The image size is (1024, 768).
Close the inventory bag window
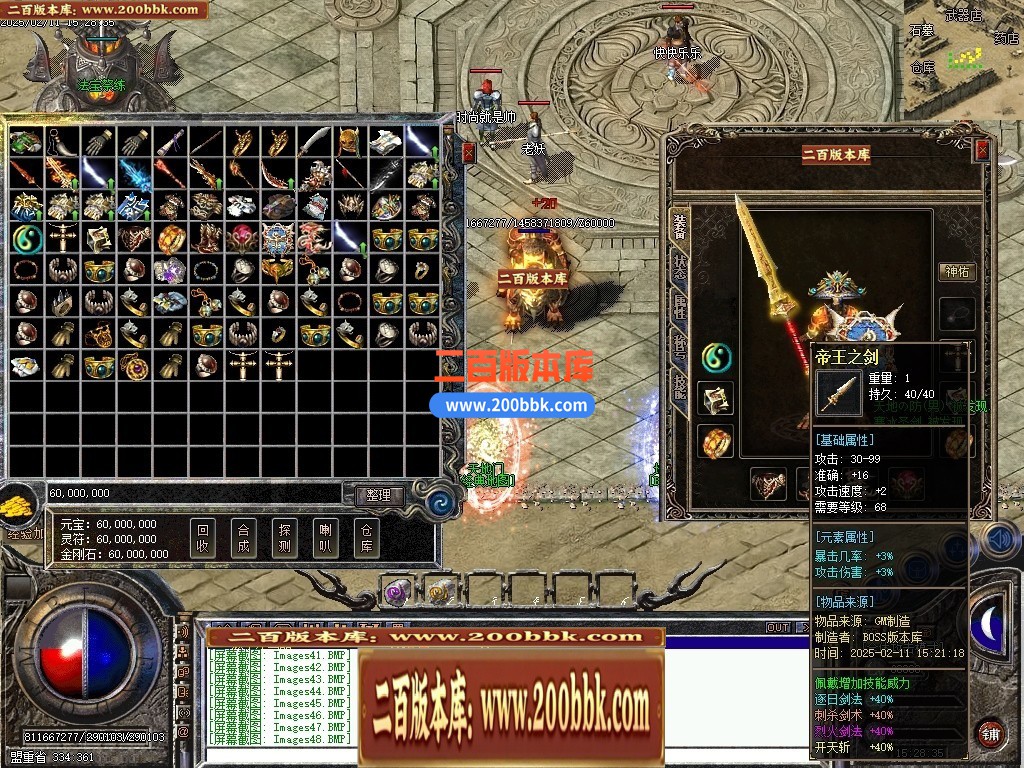[x=469, y=152]
